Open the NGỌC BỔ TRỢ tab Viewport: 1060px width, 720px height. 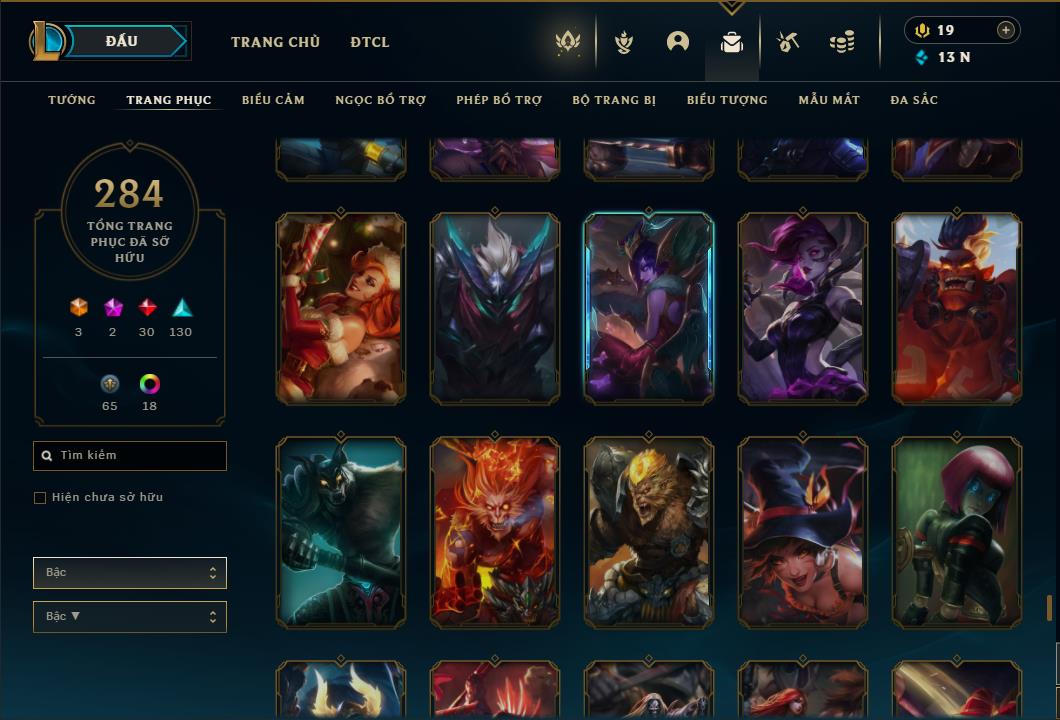pos(380,100)
